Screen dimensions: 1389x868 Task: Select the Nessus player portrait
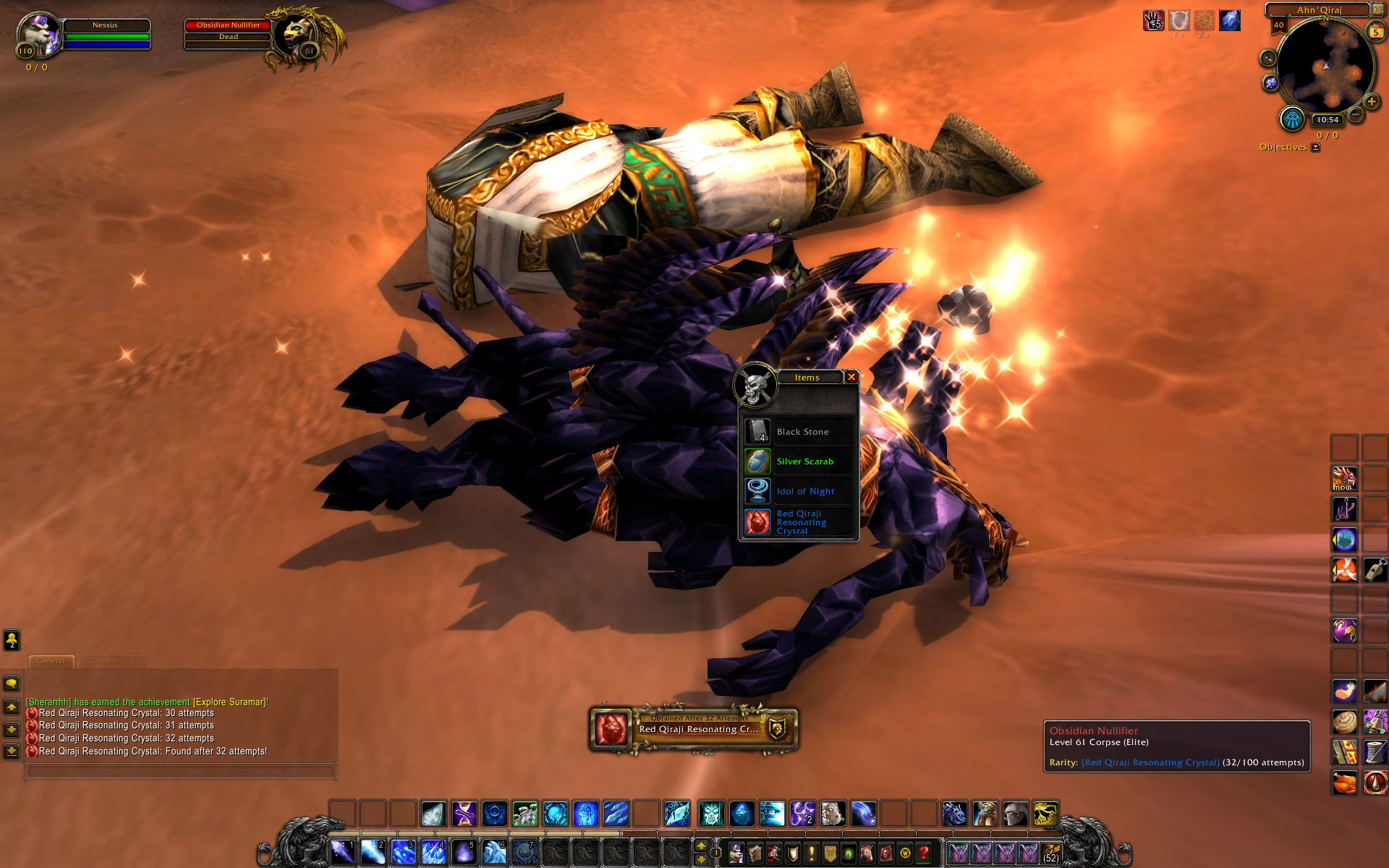pos(38,34)
